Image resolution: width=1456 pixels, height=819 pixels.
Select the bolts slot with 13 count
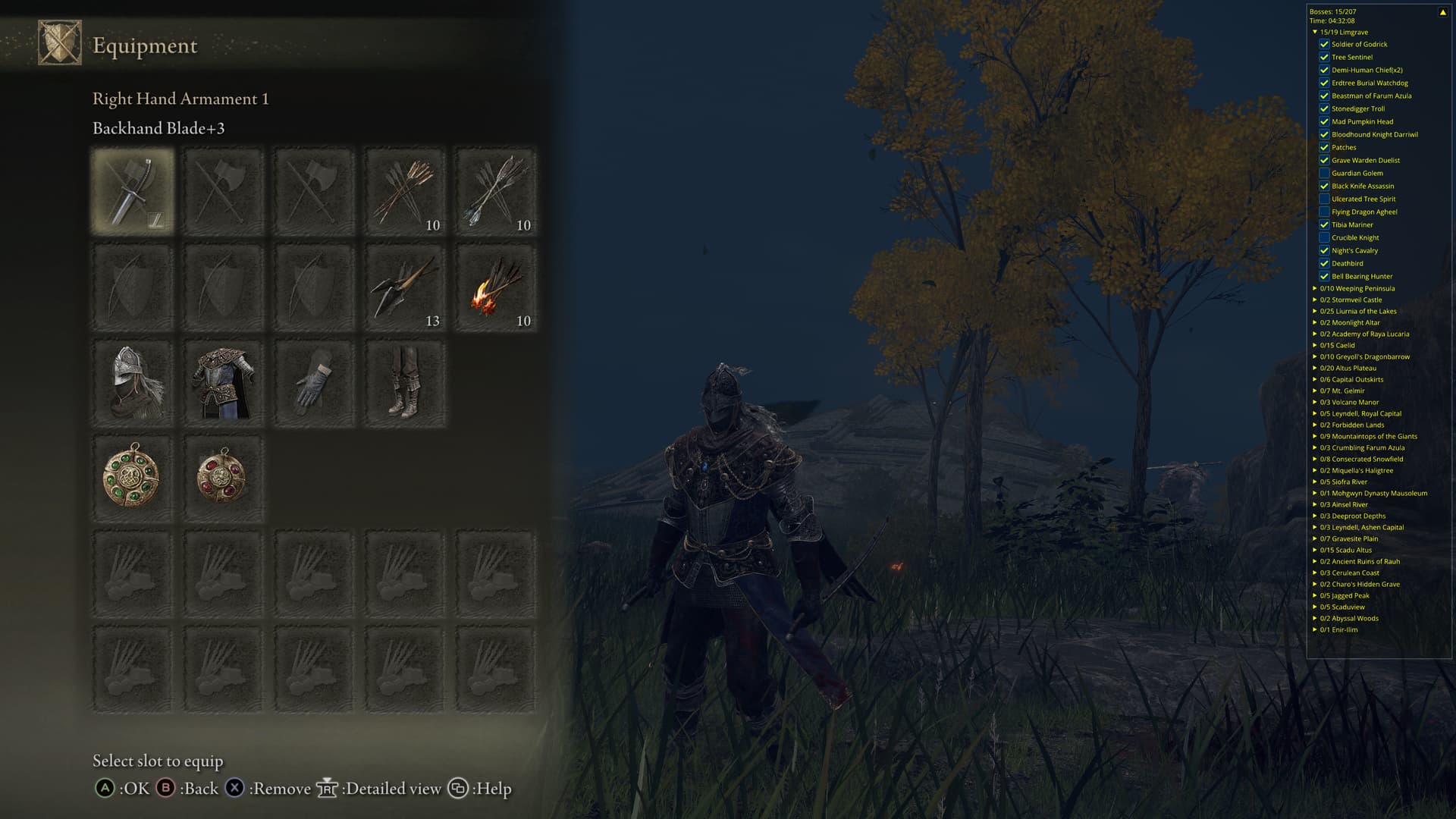click(405, 287)
